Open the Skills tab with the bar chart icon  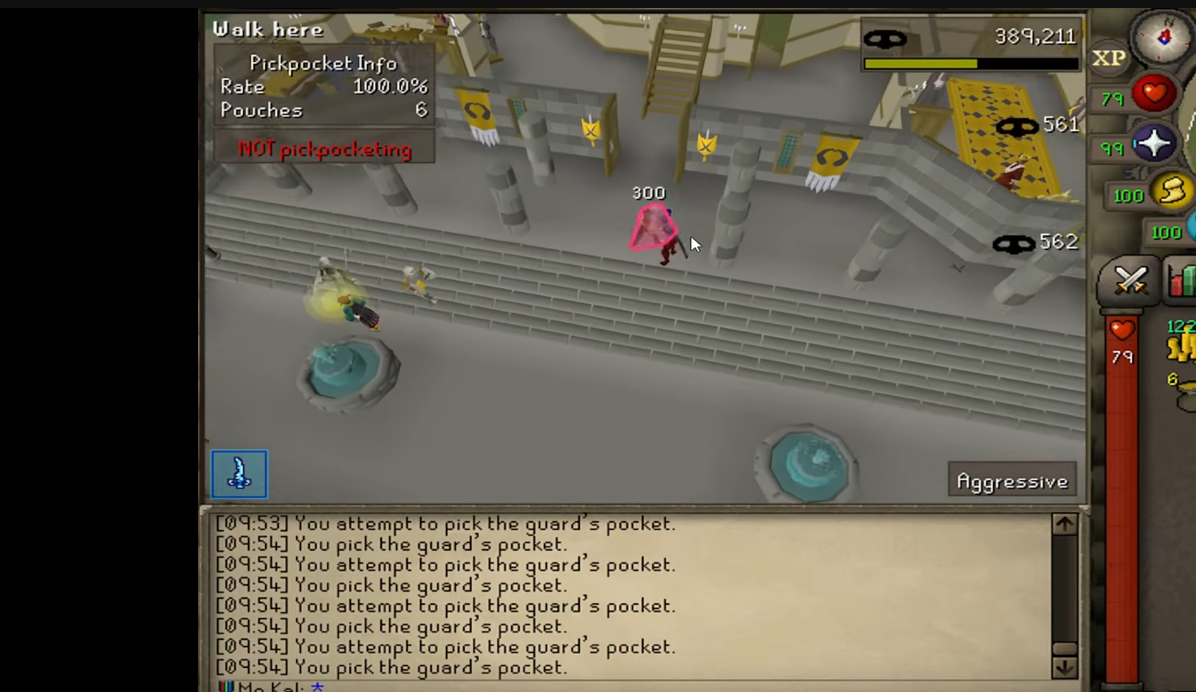pos(1182,281)
